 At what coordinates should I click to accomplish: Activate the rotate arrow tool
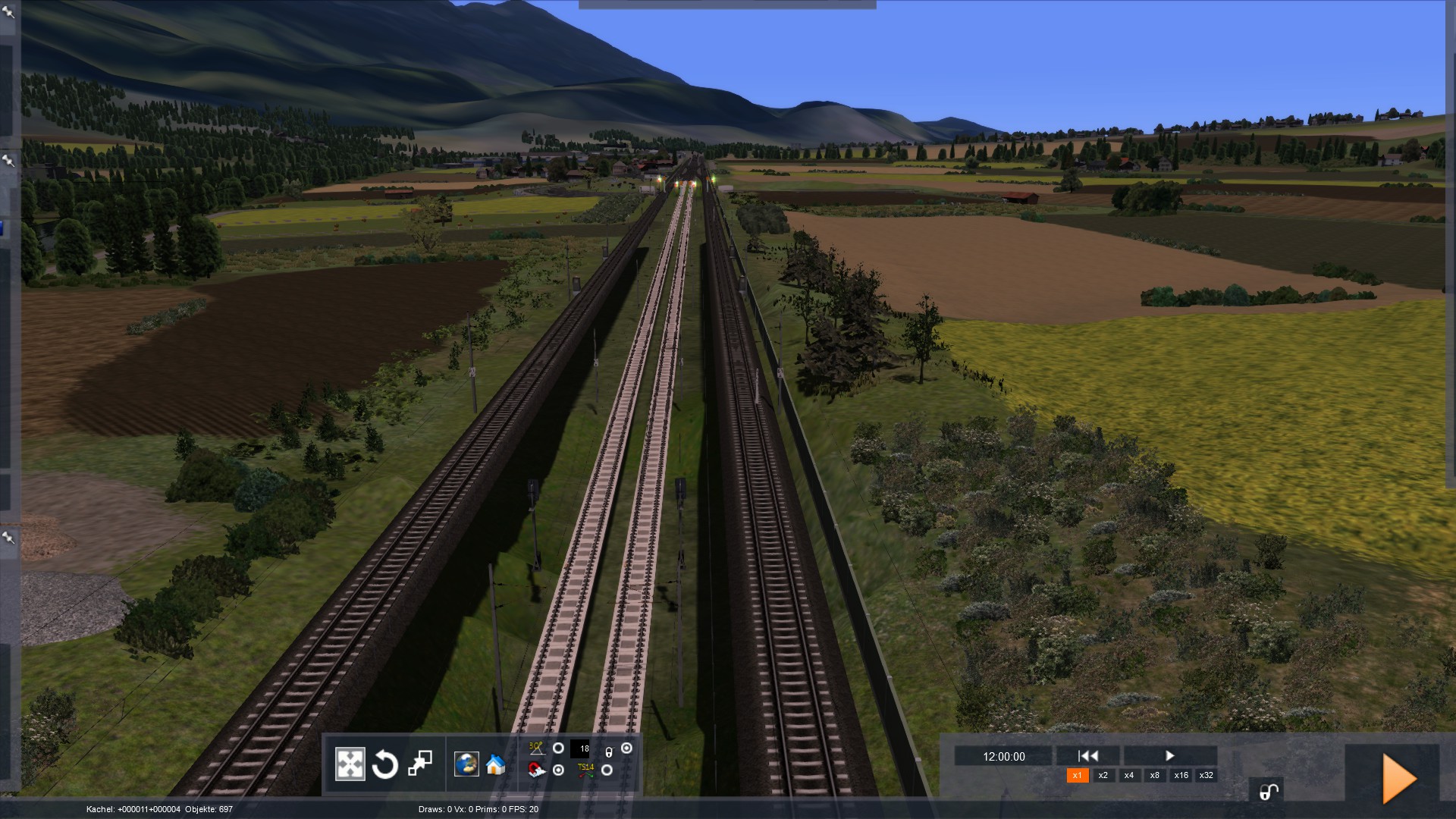[384, 764]
